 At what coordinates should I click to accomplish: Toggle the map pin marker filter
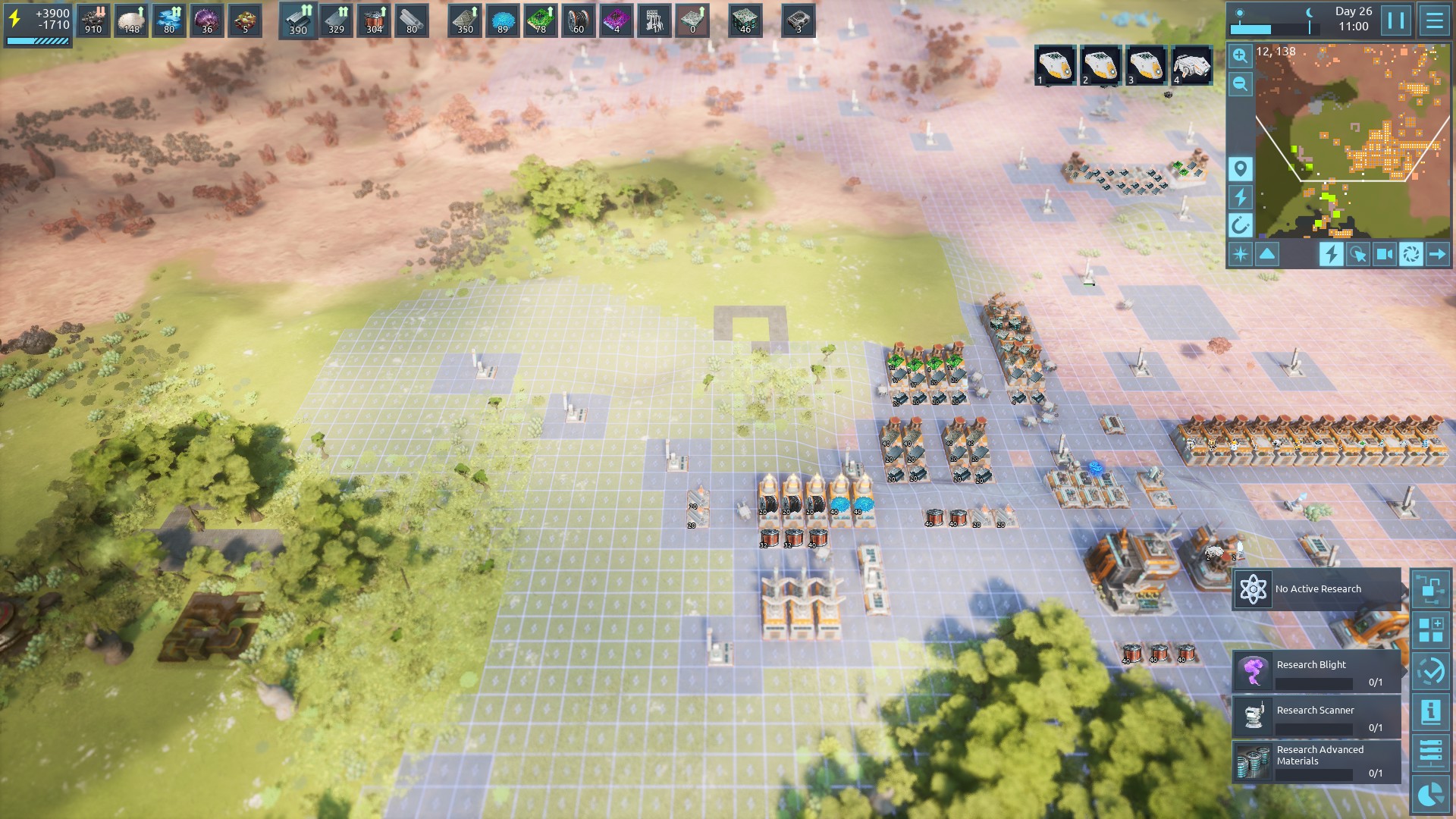[1240, 168]
